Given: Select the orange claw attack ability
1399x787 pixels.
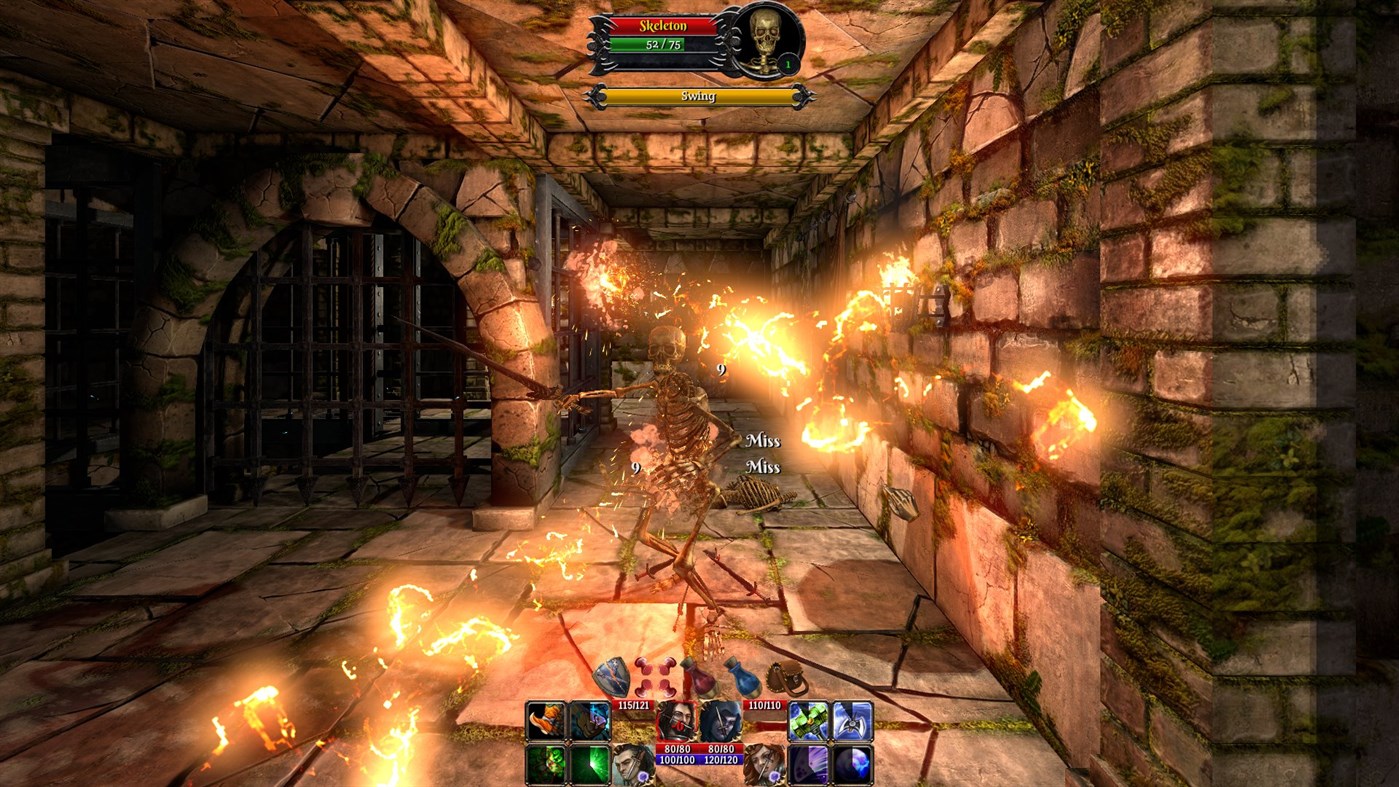Looking at the screenshot, I should coord(544,721).
